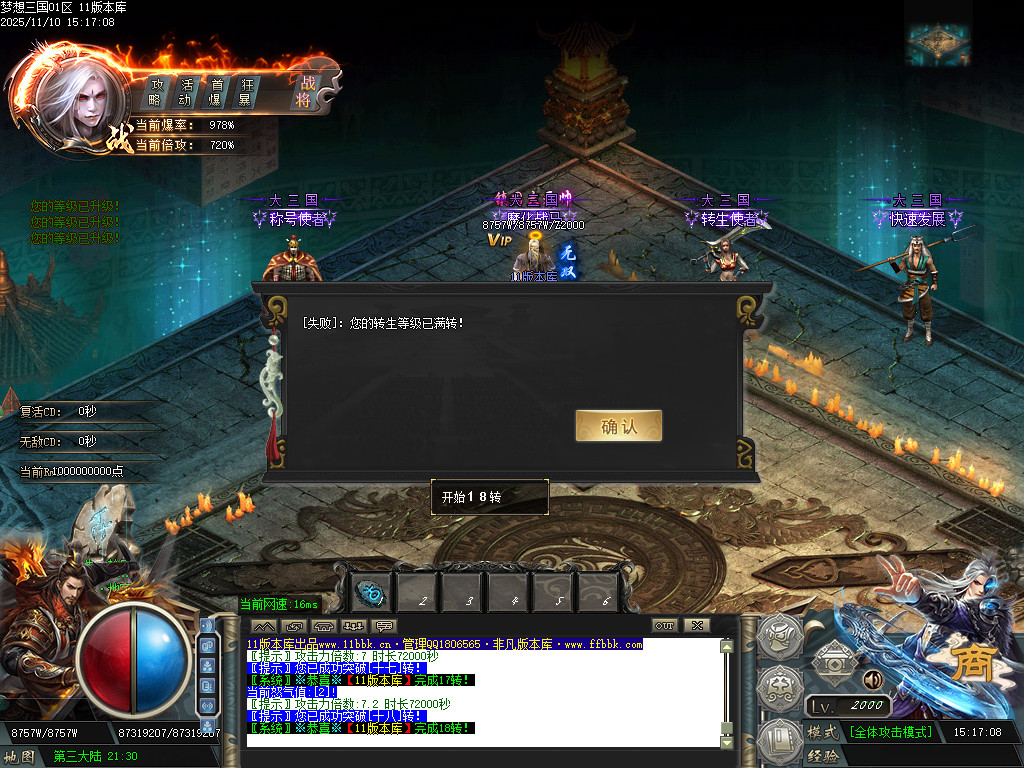Viewport: 1024px width, 768px height.
Task: Confirm the rebirth failure dialog with 确认
Action: click(x=618, y=426)
